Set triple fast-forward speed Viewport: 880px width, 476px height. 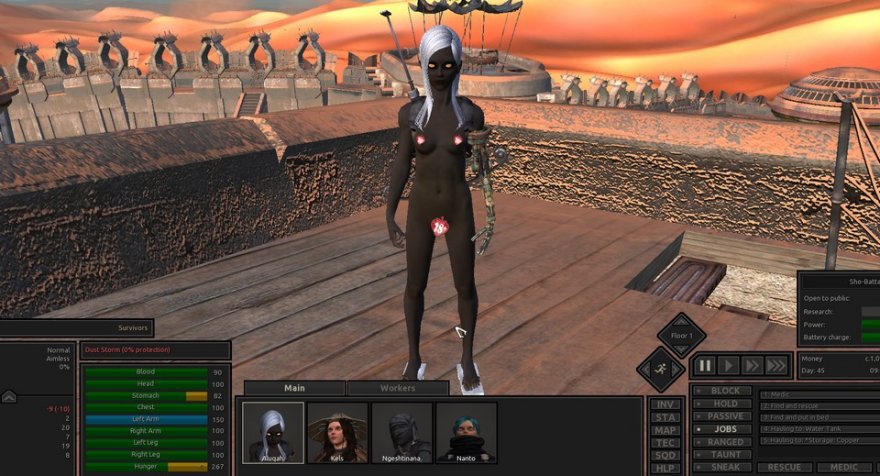pyautogui.click(x=777, y=366)
